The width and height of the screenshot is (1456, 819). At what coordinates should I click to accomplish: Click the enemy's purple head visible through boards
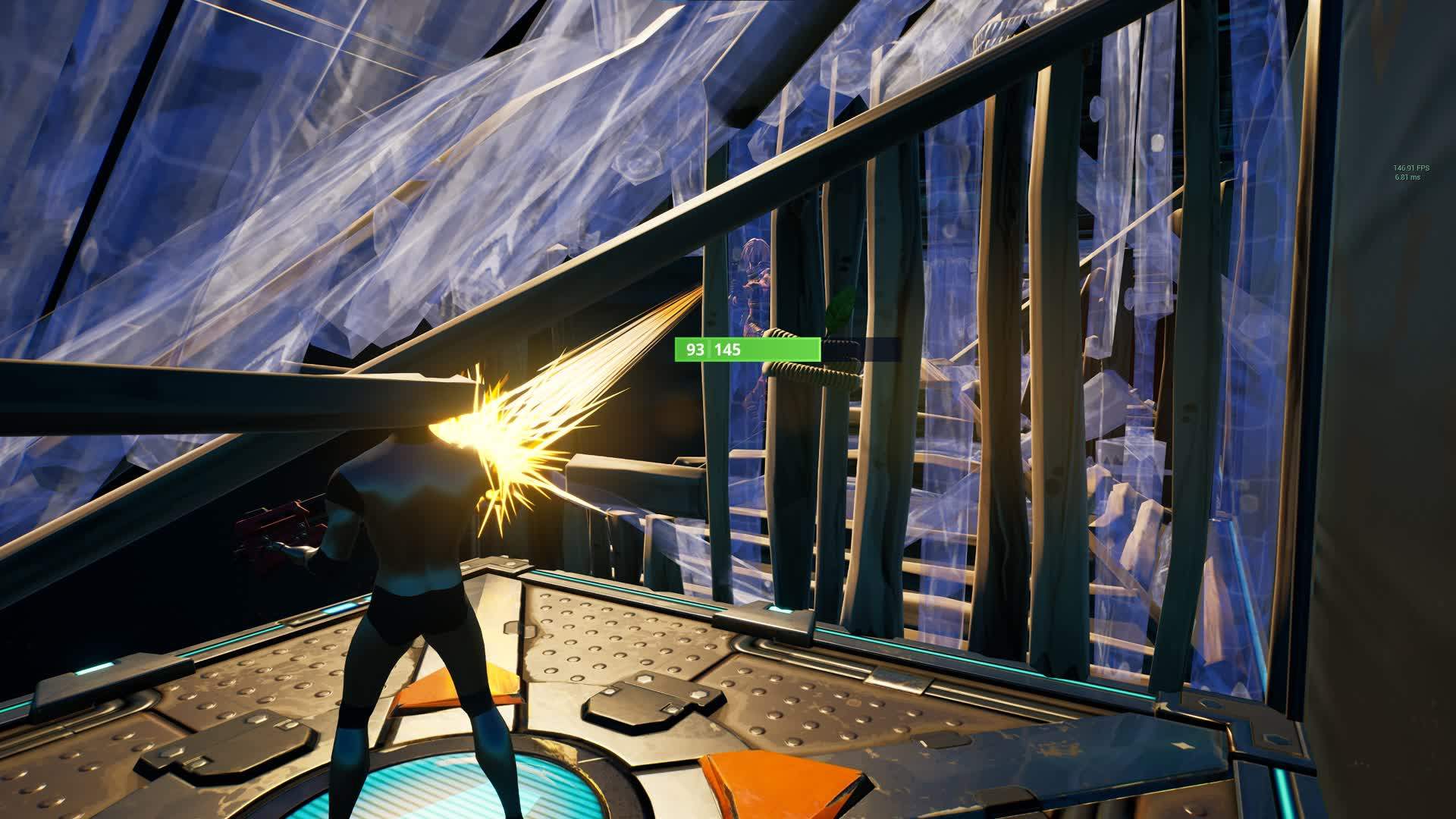point(752,250)
